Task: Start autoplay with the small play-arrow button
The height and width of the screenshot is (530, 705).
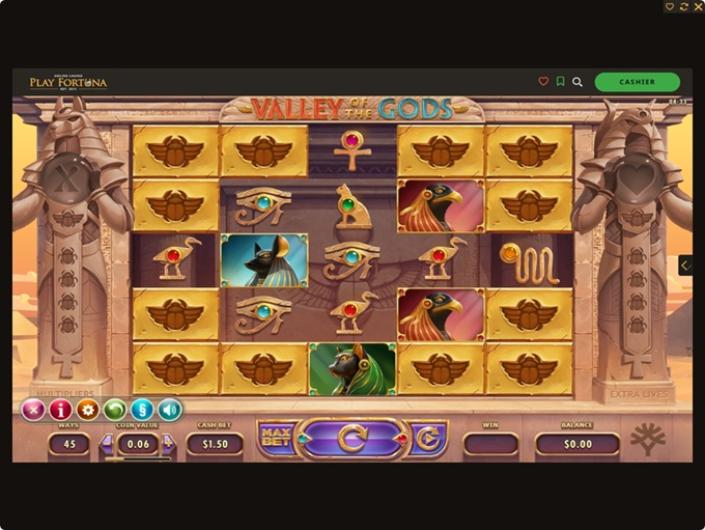Action: click(x=428, y=438)
